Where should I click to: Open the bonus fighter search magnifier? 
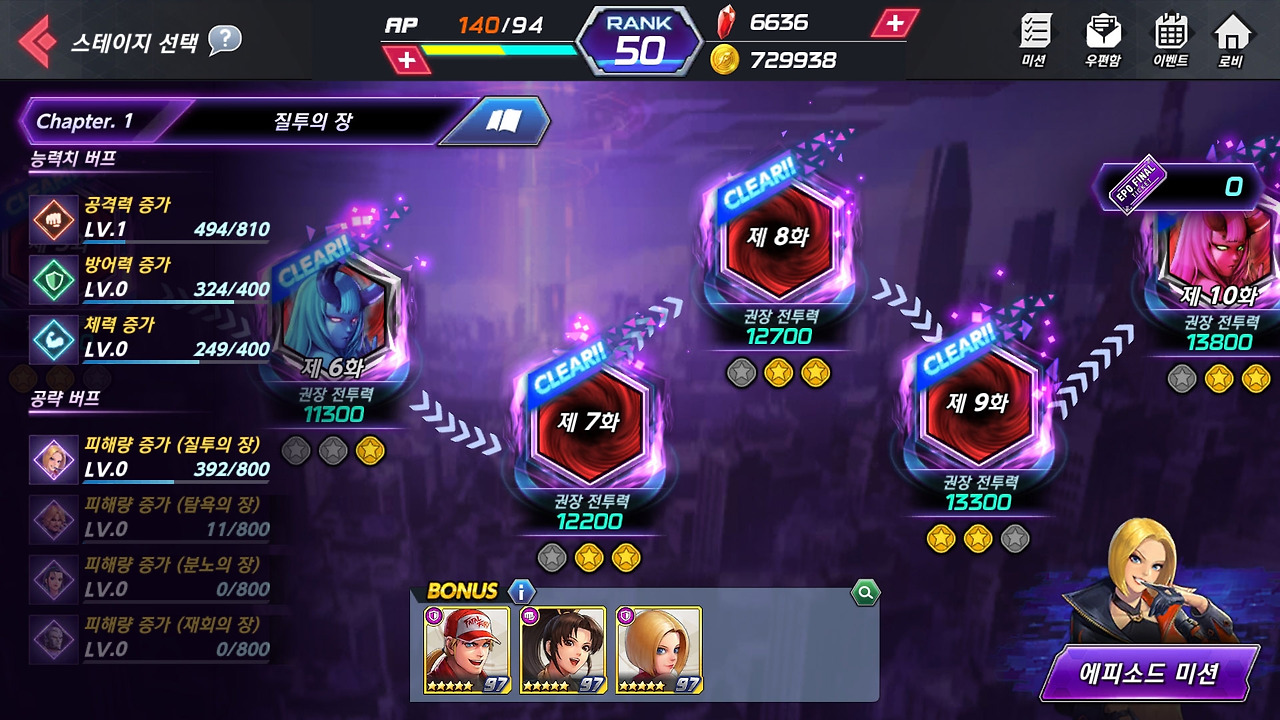pyautogui.click(x=865, y=594)
